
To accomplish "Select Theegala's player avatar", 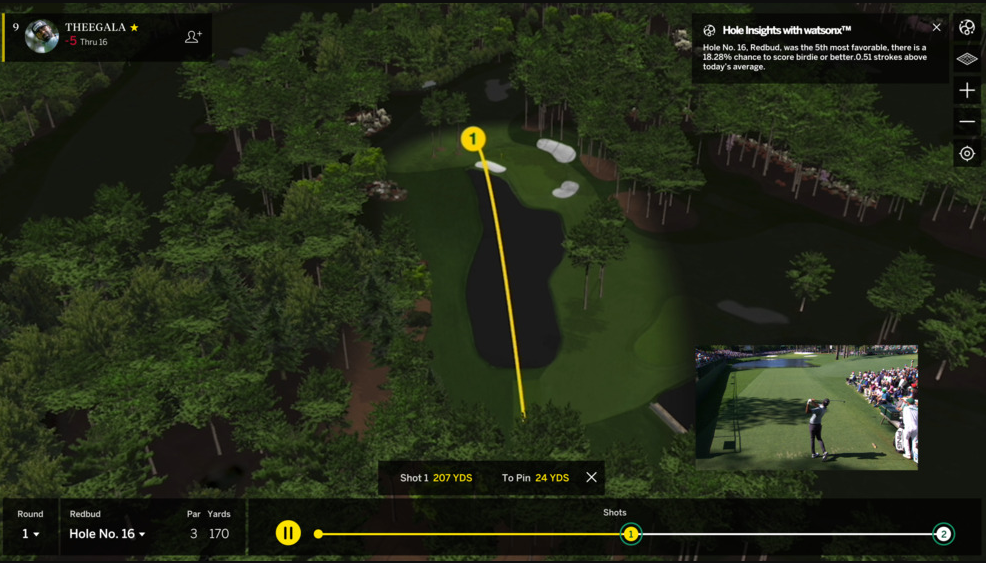I will point(42,36).
